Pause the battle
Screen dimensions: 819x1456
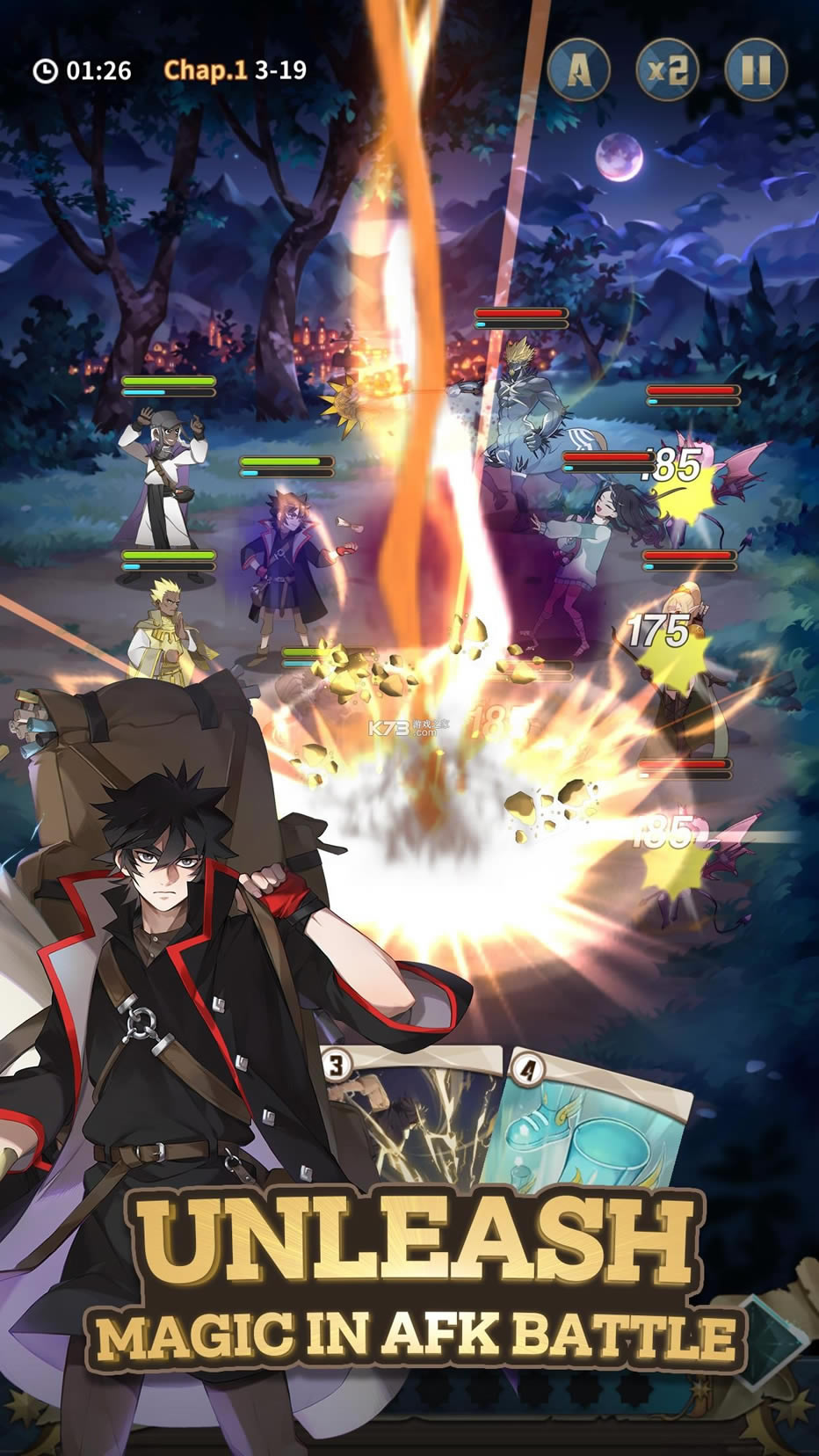click(756, 69)
